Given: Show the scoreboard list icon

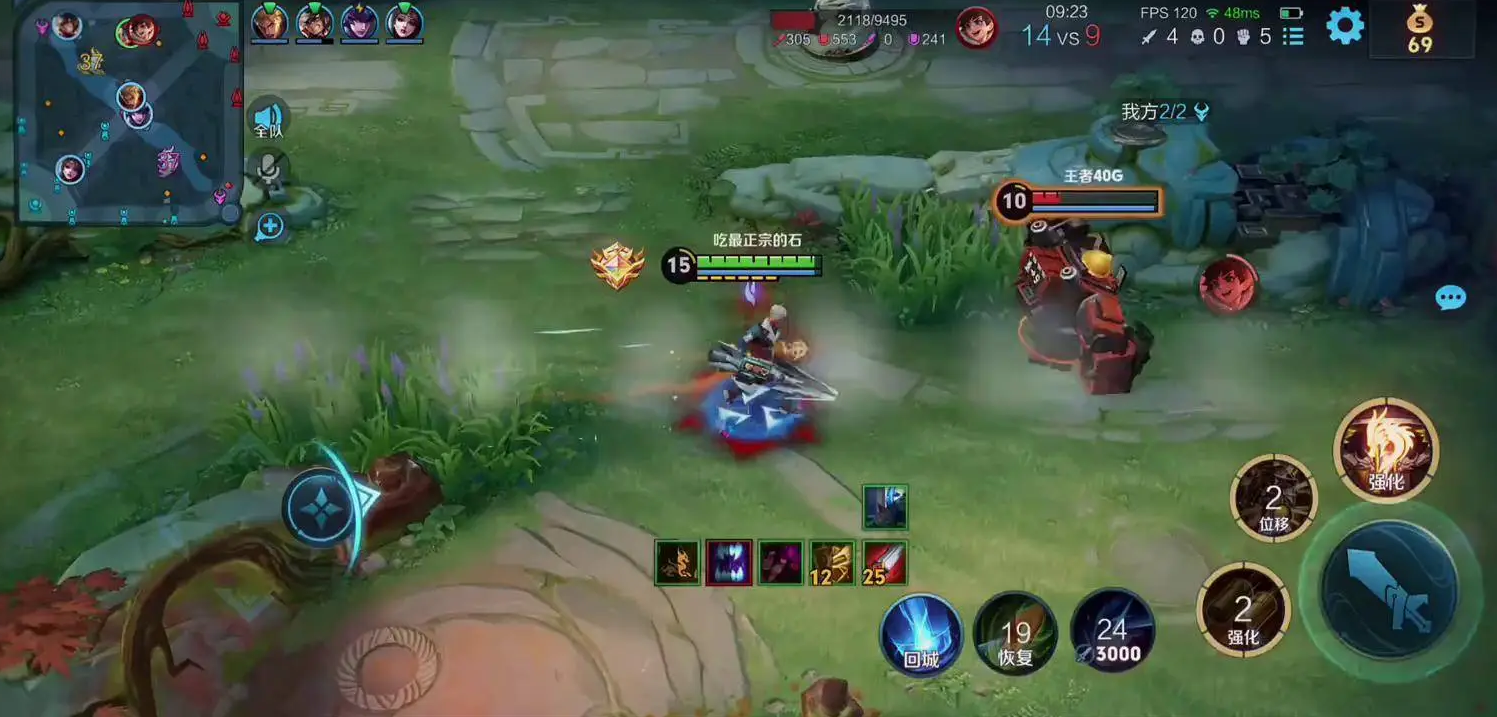Looking at the screenshot, I should 1293,36.
